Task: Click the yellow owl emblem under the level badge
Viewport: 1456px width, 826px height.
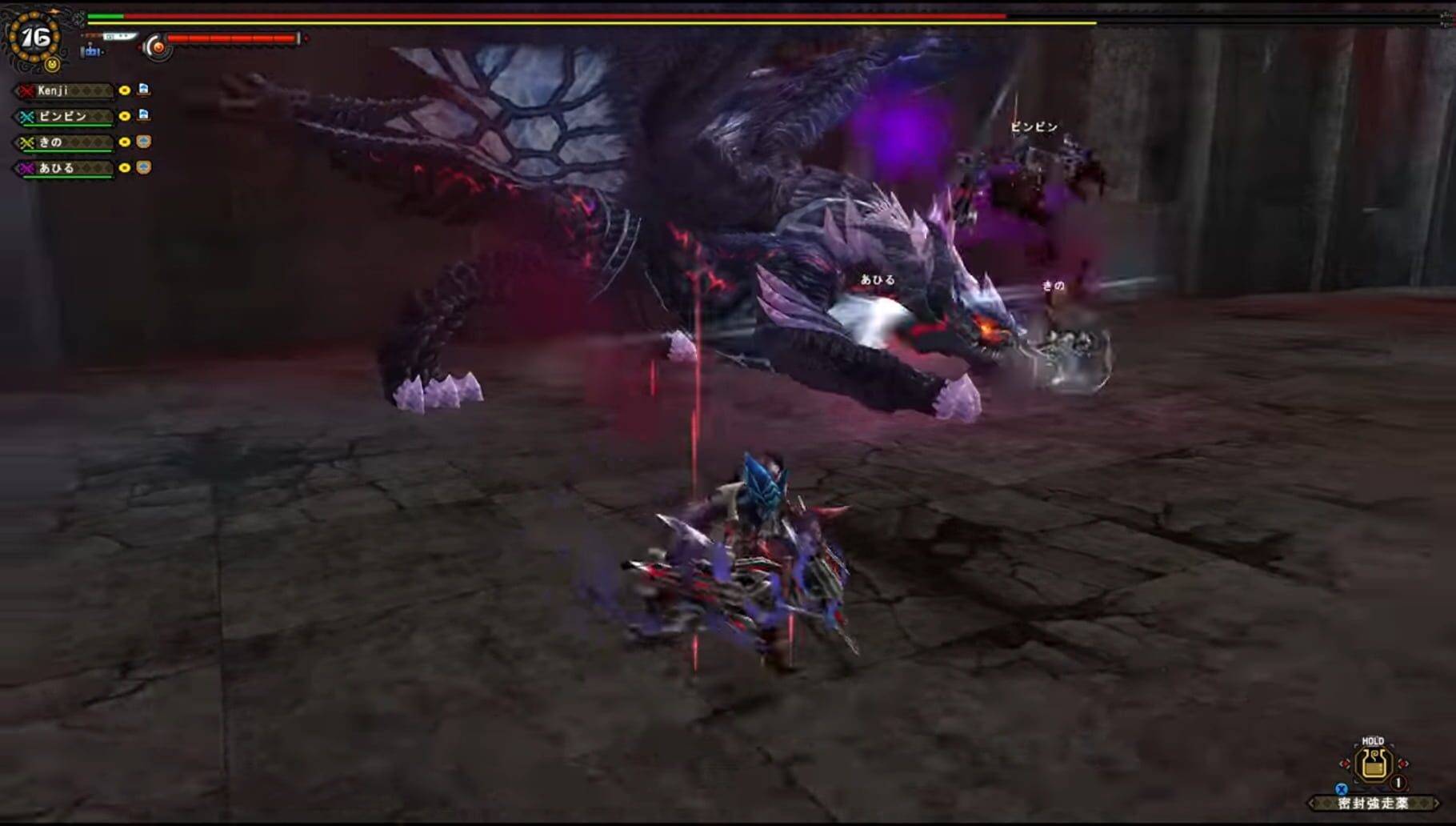Action: pos(53,64)
